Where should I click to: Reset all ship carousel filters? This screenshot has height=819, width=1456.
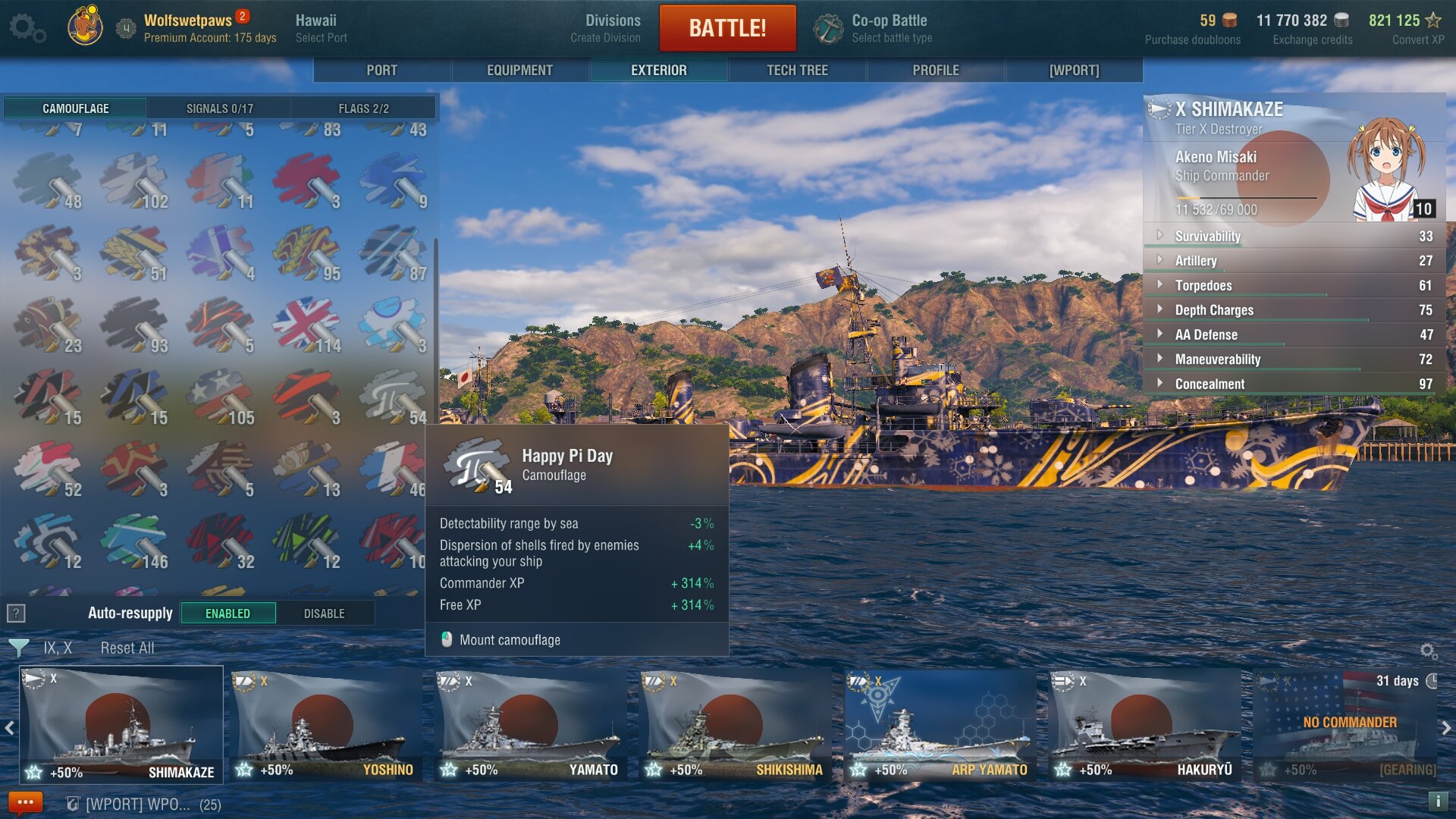point(127,648)
